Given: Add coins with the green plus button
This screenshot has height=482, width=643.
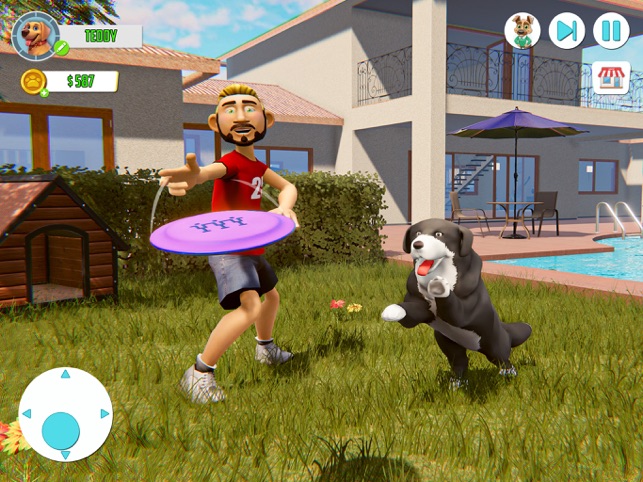Looking at the screenshot, I should tap(44, 93).
